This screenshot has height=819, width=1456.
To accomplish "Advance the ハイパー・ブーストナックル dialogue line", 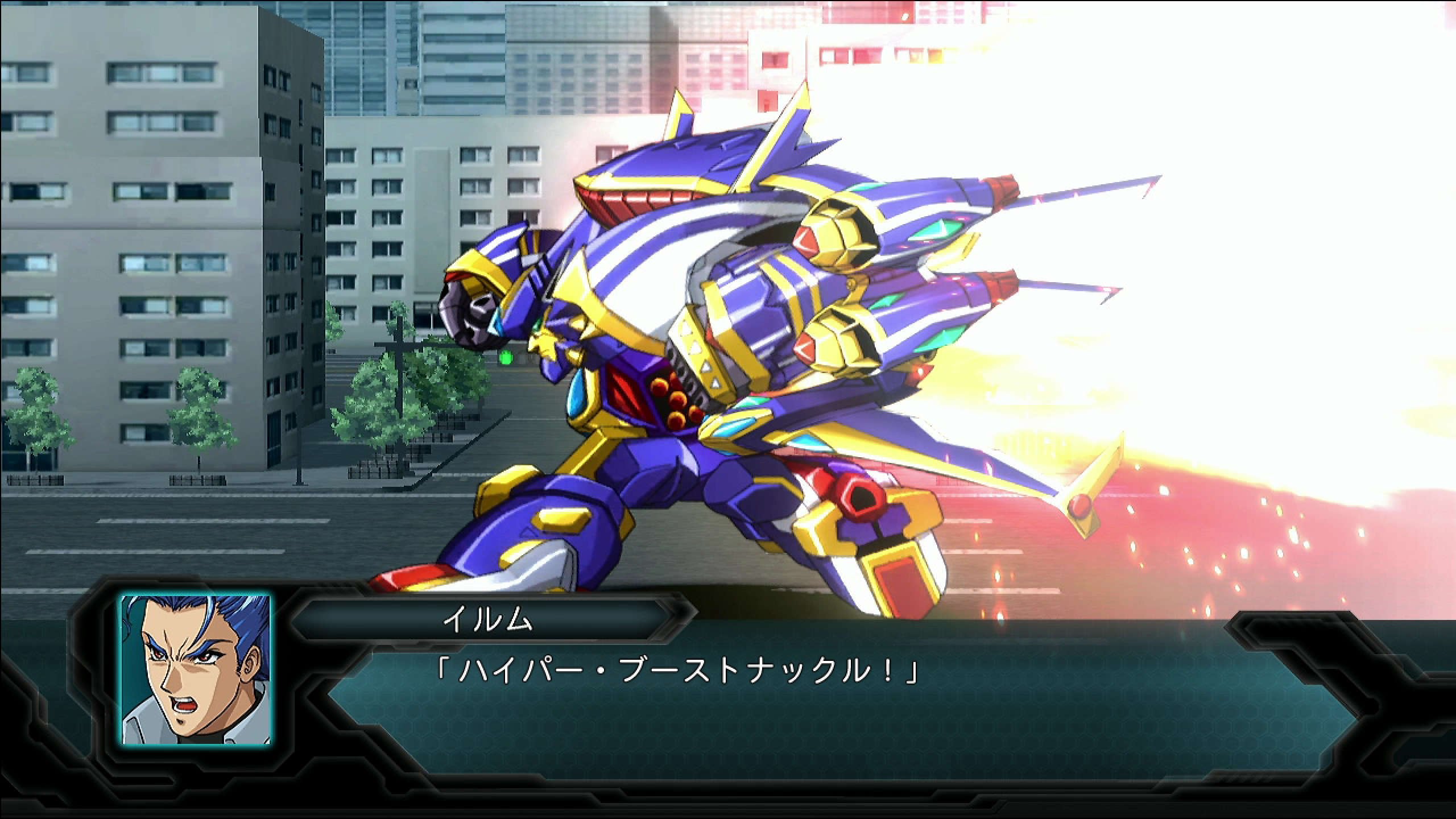I will tap(677, 671).
